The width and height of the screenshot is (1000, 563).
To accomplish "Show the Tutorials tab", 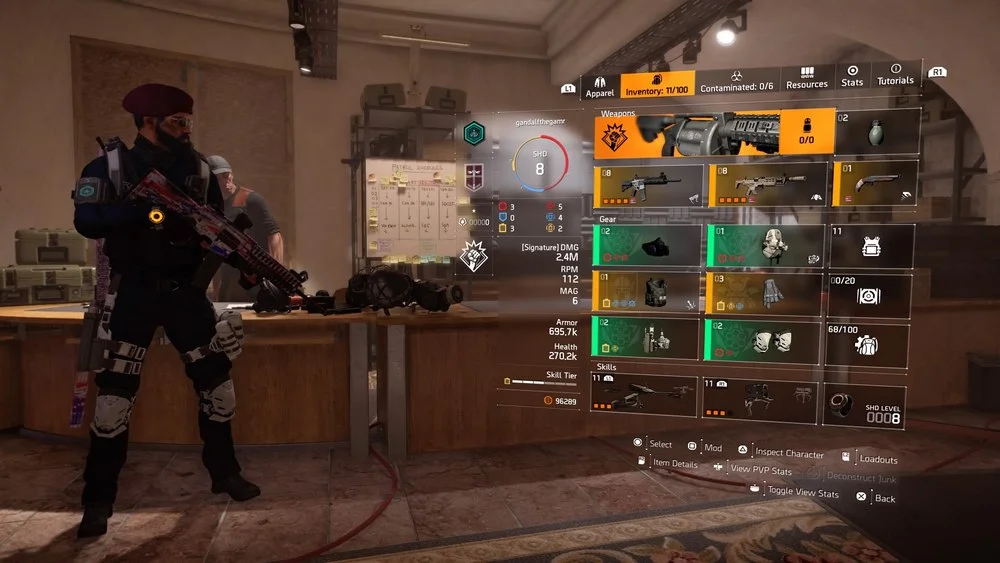I will click(895, 77).
